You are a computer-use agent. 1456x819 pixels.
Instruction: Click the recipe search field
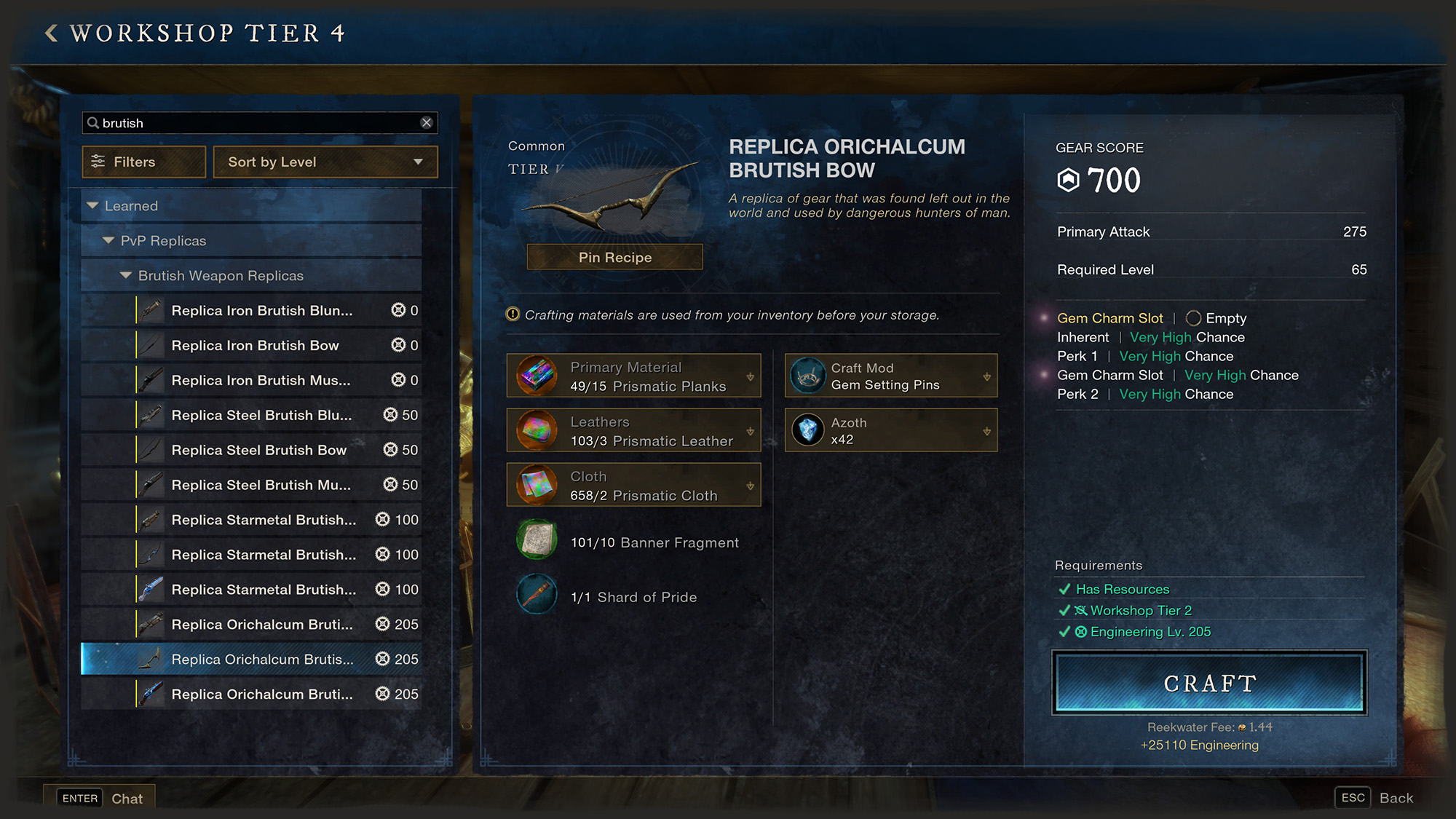255,123
